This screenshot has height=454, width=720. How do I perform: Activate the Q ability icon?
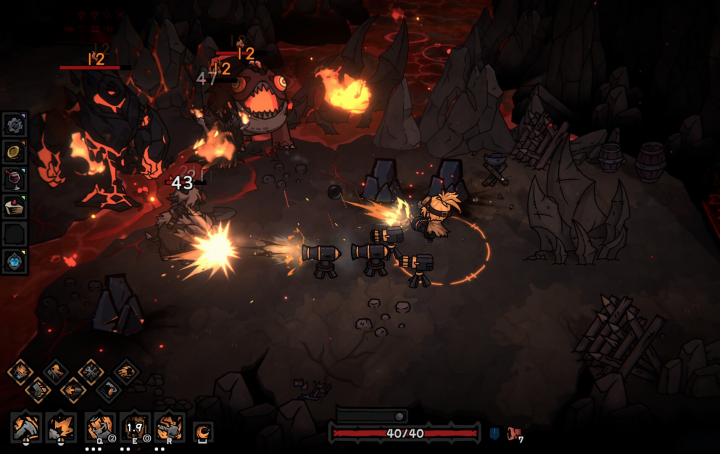(x=99, y=427)
